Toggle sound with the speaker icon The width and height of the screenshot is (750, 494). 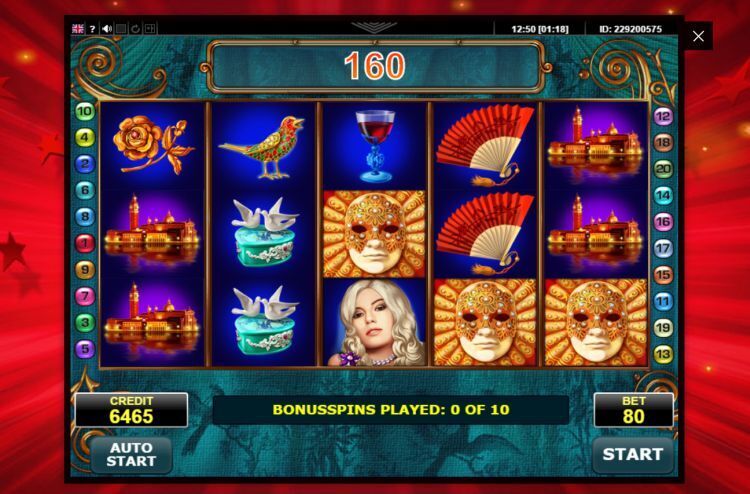tap(106, 29)
